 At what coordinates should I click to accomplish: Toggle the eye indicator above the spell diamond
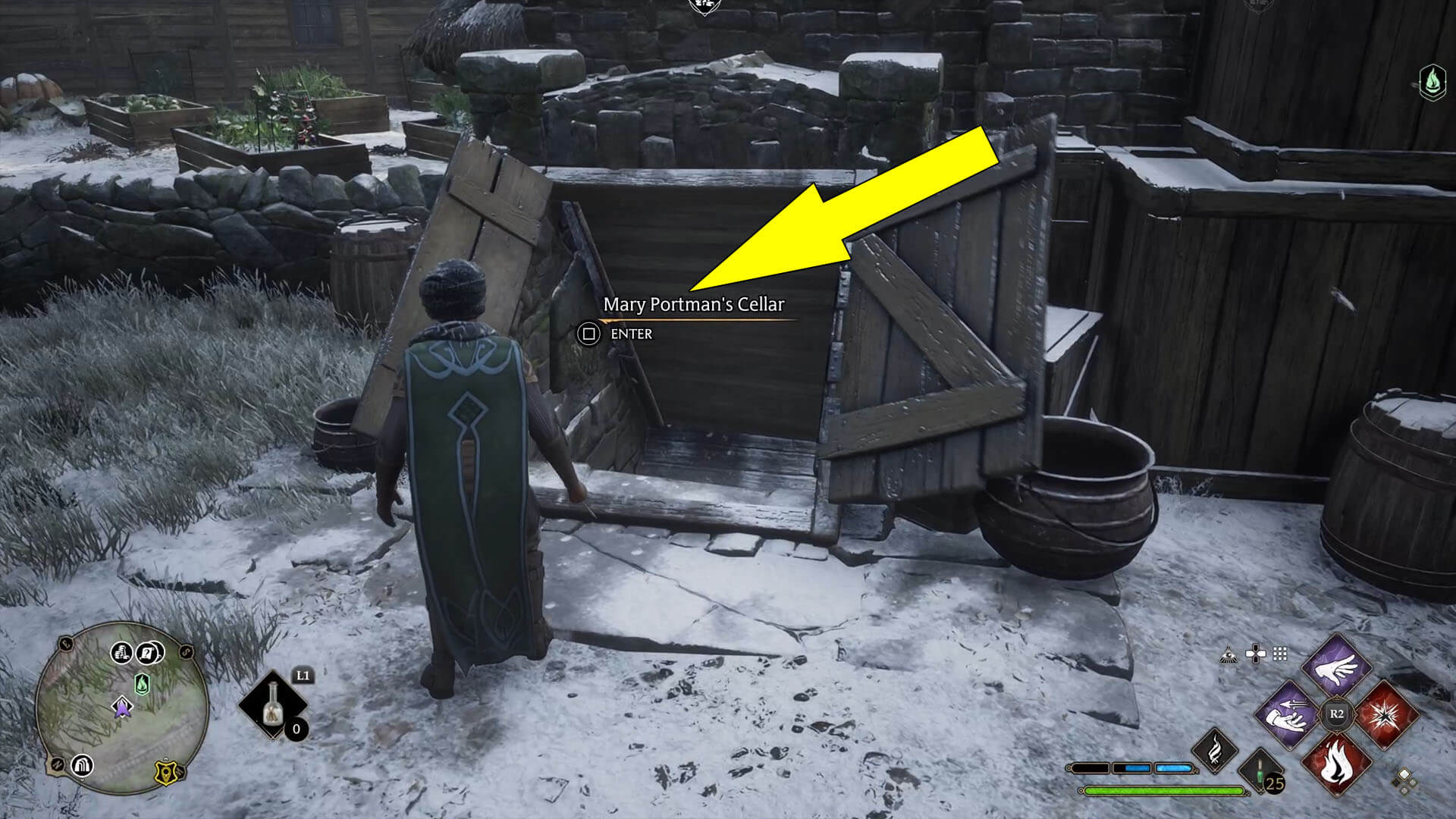point(1228,654)
